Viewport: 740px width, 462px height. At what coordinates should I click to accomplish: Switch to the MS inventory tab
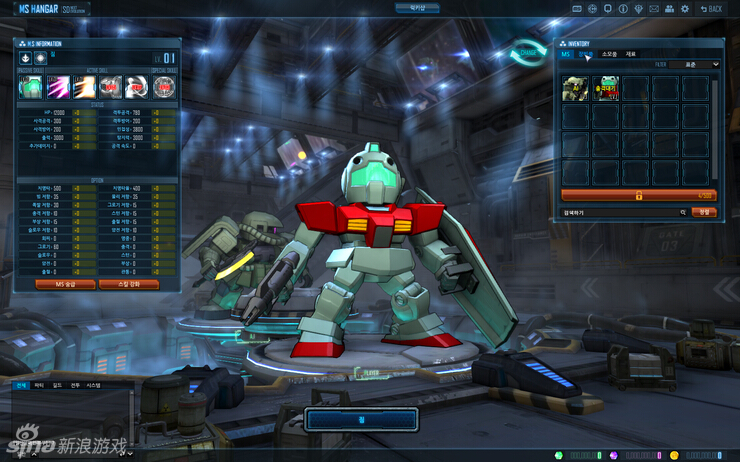point(566,54)
